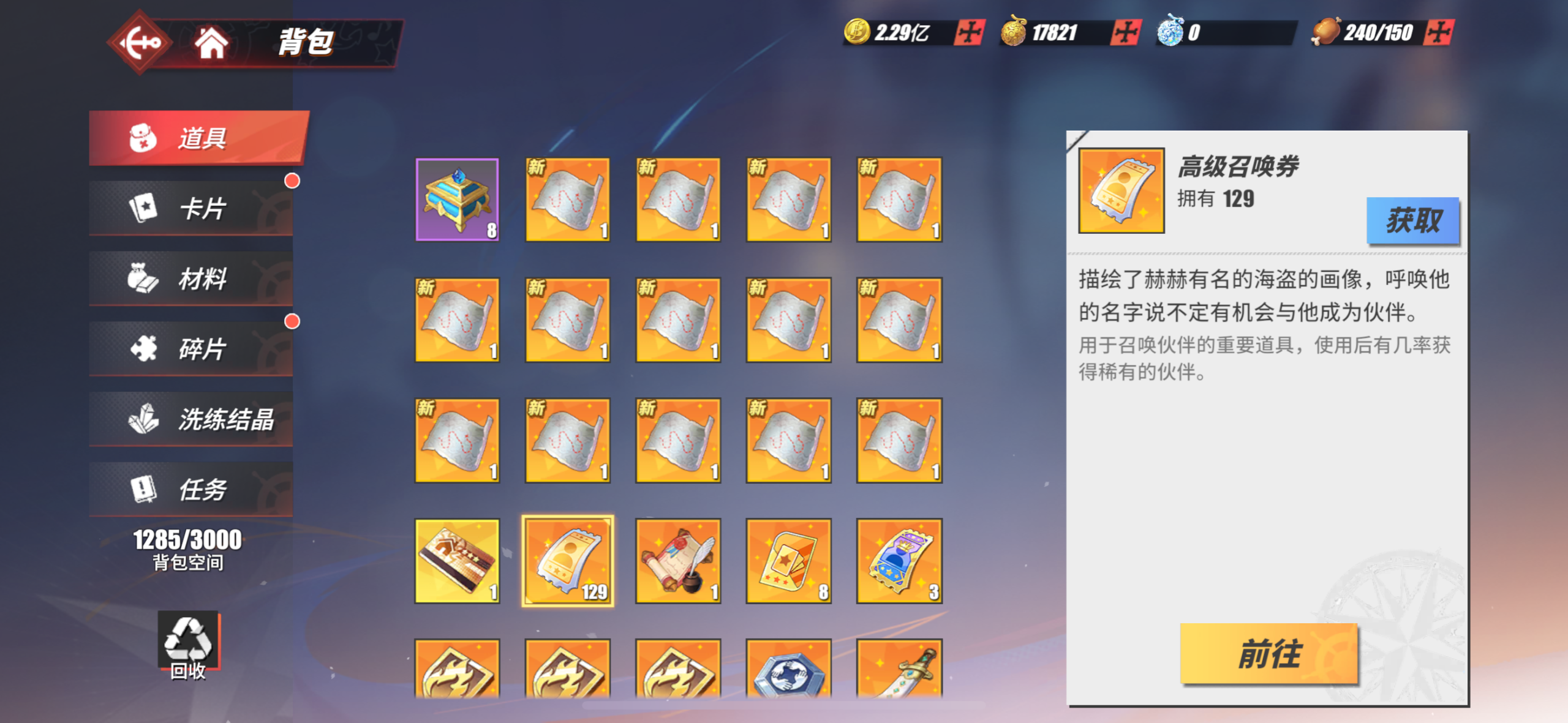Tap the 前往 button
The image size is (1568, 723).
(x=1268, y=654)
